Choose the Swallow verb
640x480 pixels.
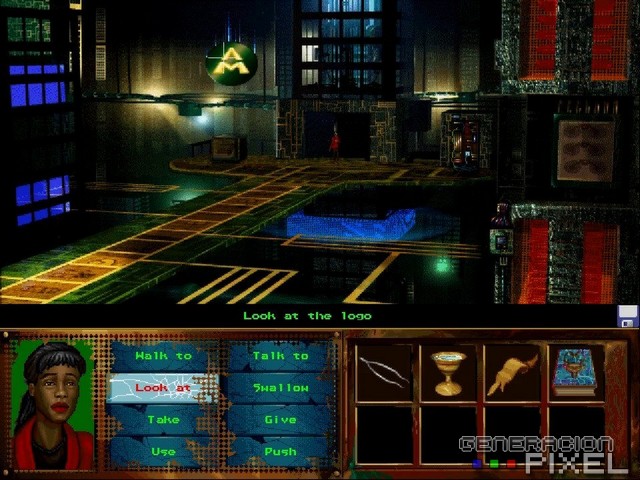point(280,388)
